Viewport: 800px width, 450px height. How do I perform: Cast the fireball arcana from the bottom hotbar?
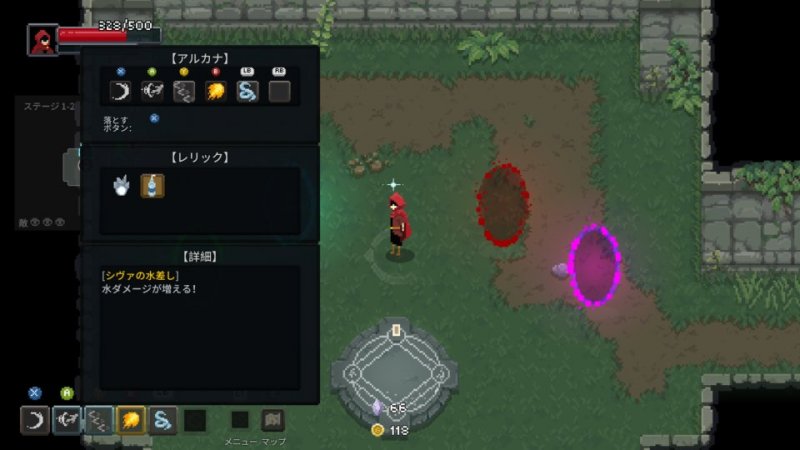(131, 420)
